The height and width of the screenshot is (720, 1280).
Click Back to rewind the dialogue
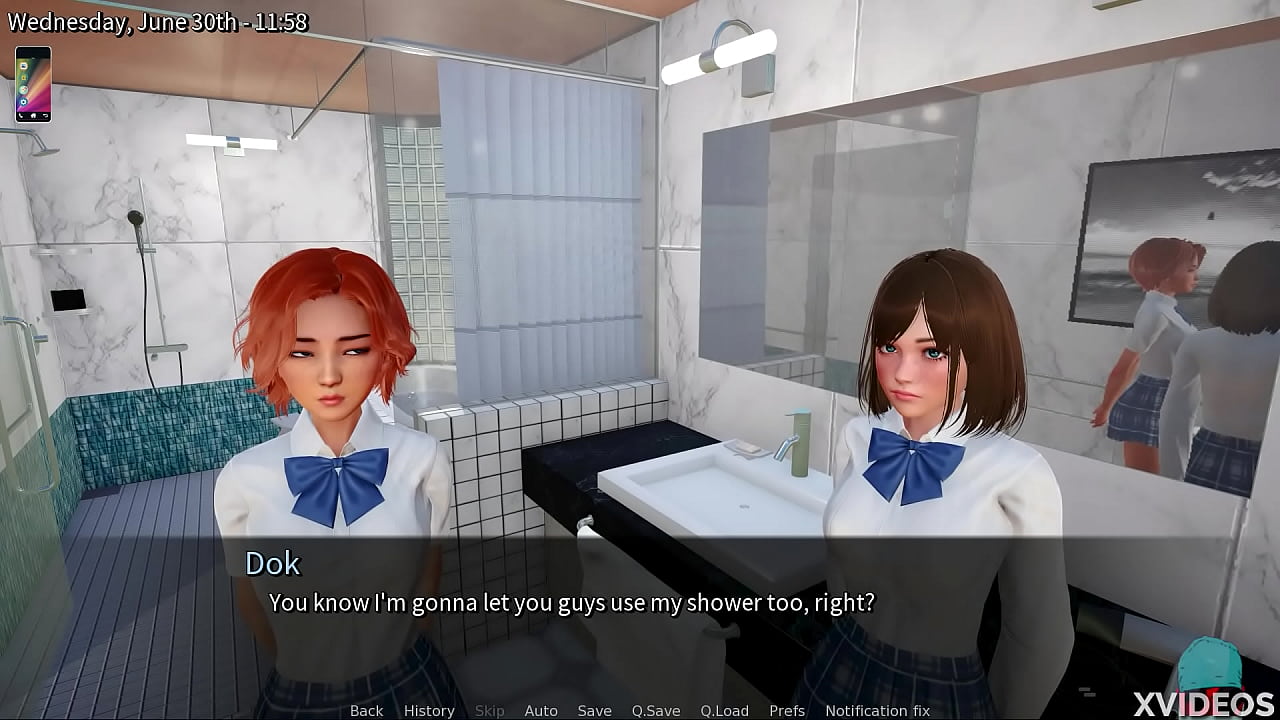pyautogui.click(x=366, y=710)
